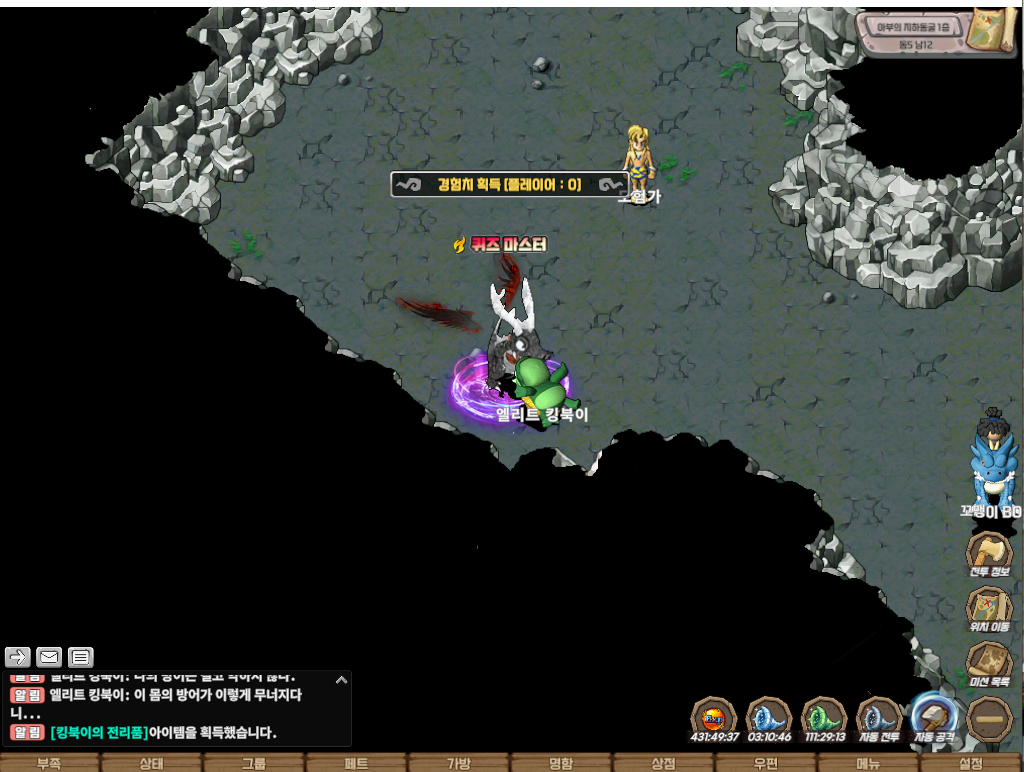
Task: Click the Exp buff timer icon
Action: coord(714,718)
